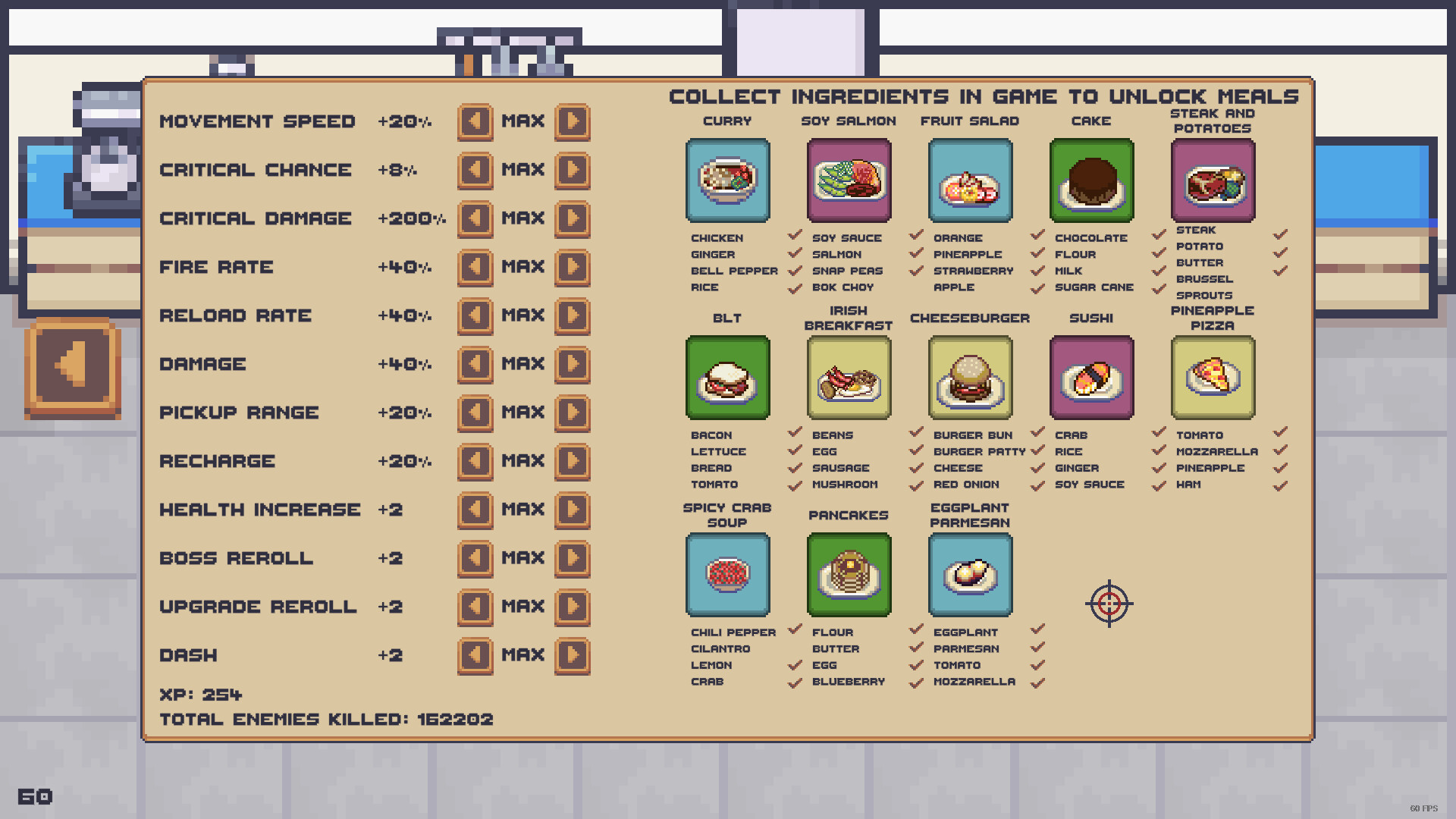The image size is (1456, 819).
Task: Select the Fruit Salad meal icon
Action: pyautogui.click(x=970, y=180)
